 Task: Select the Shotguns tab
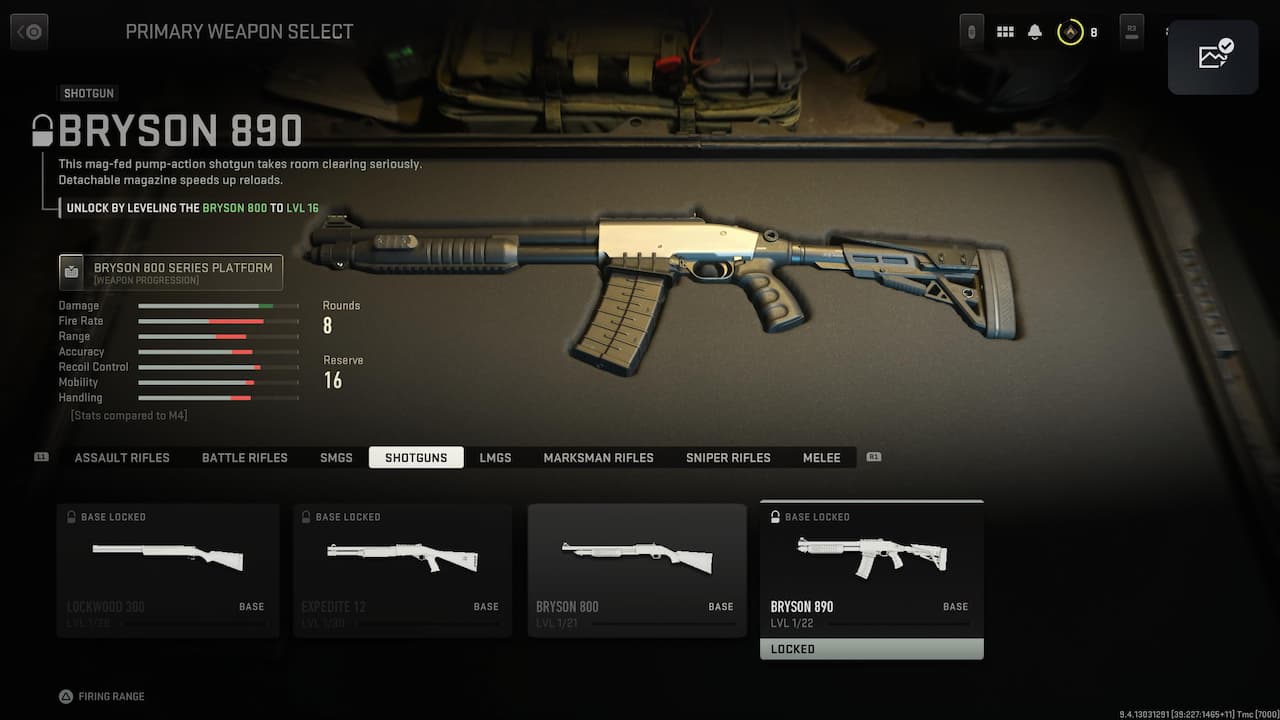416,458
